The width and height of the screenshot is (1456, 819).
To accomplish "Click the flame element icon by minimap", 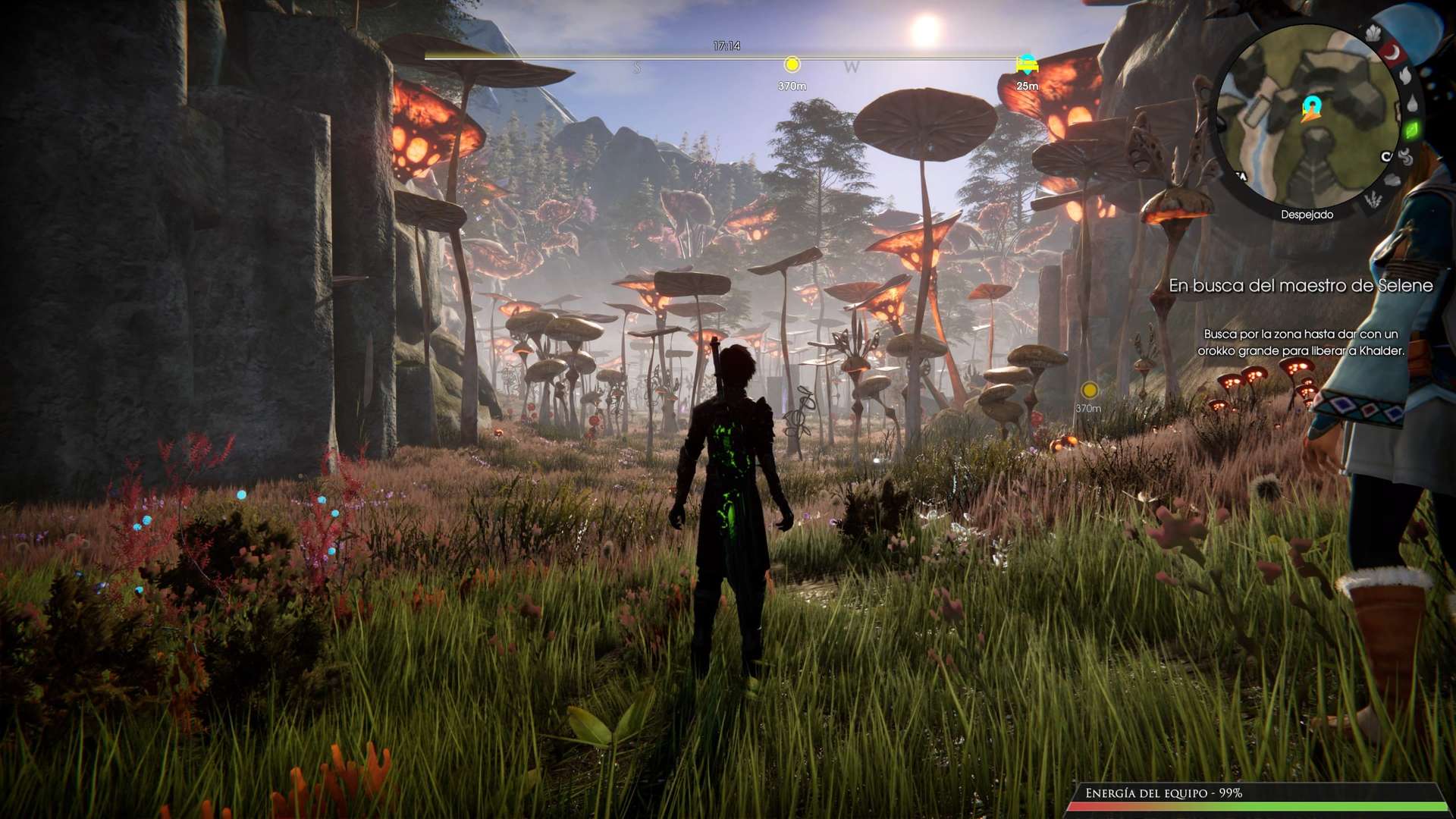I will [x=1405, y=75].
